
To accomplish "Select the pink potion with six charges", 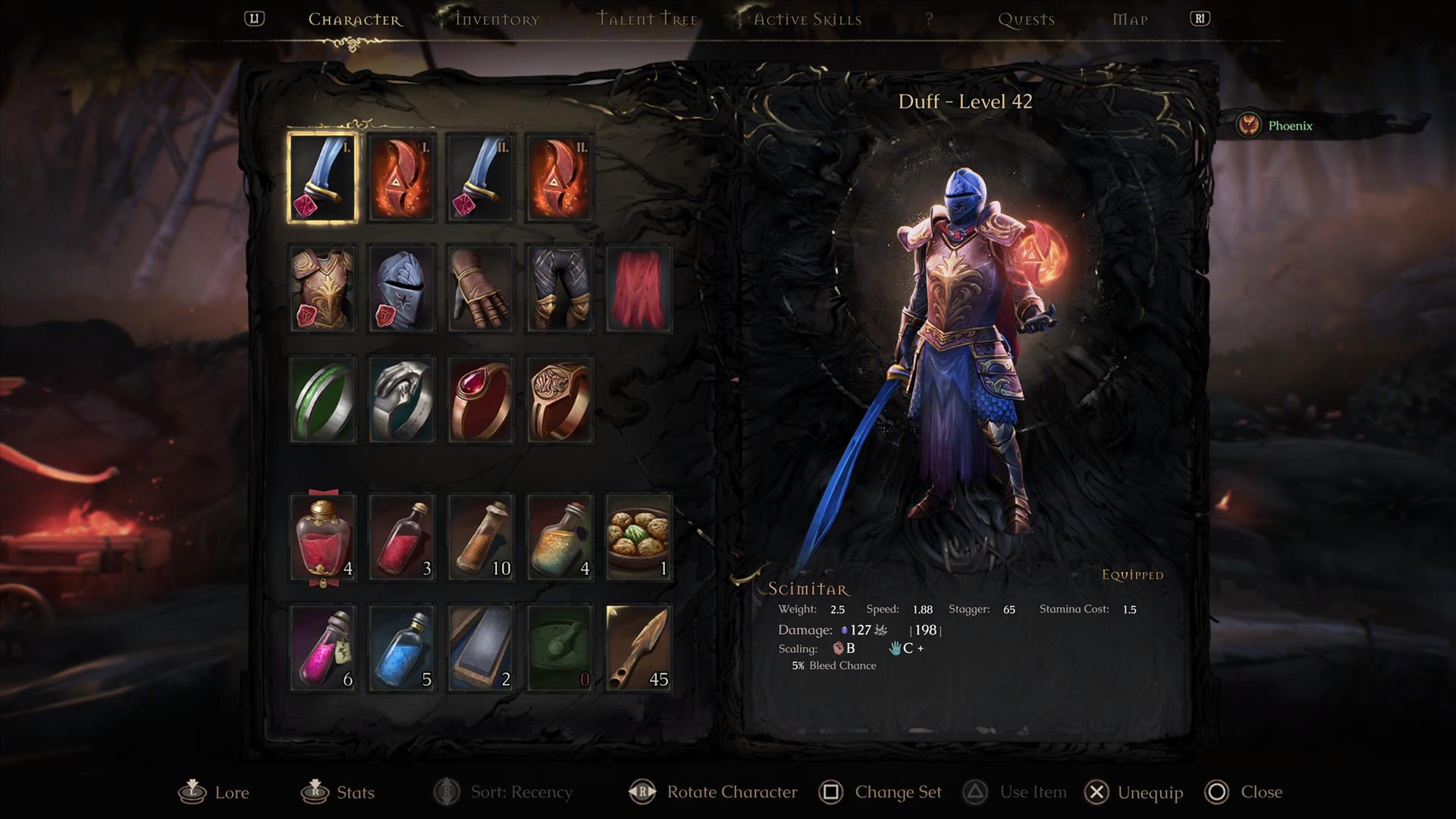I will [322, 648].
